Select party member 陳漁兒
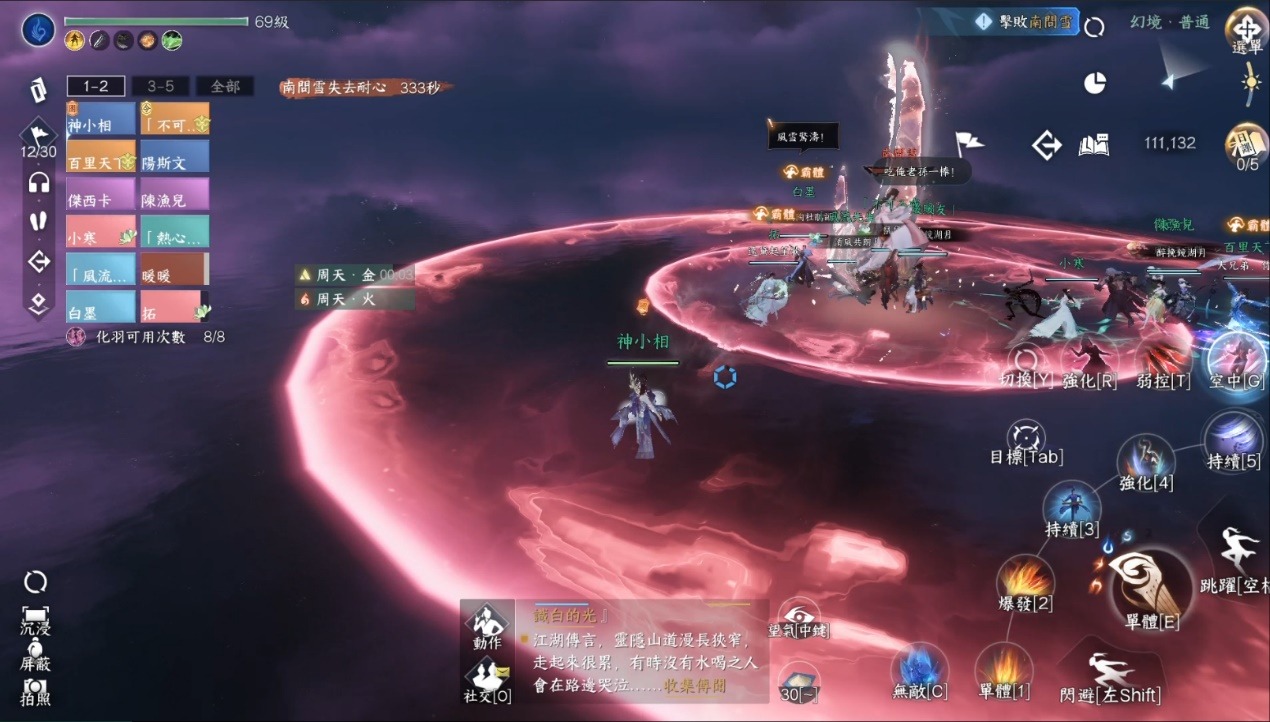Viewport: 1270px width, 722px height. point(174,195)
